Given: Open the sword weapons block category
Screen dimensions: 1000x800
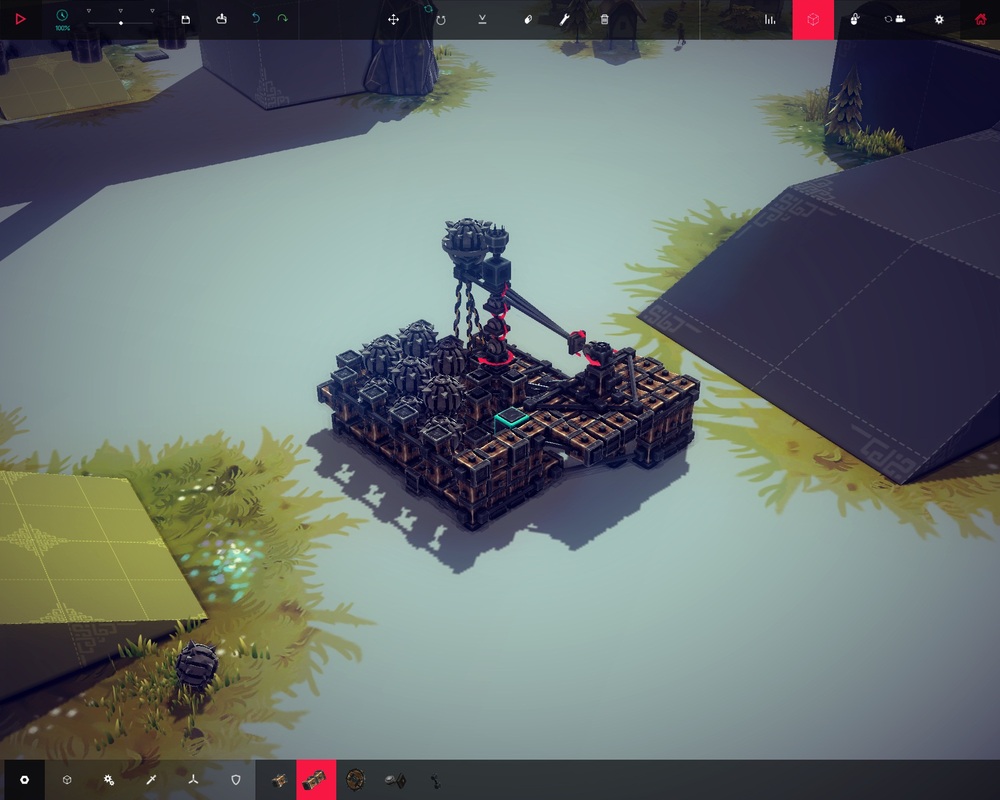Looking at the screenshot, I should [151, 779].
